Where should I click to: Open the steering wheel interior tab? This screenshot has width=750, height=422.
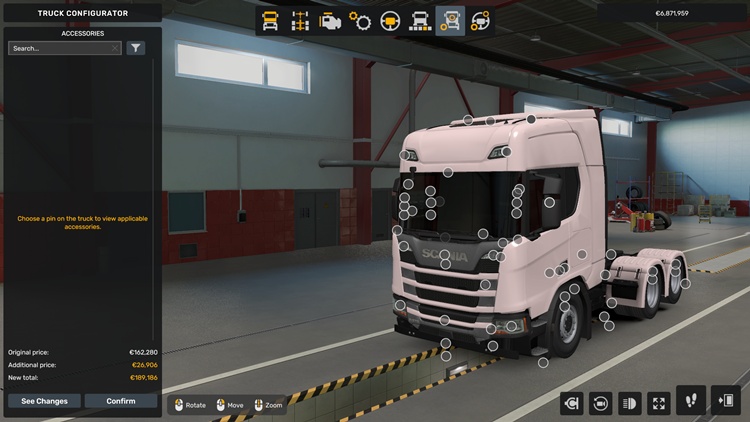coord(390,20)
